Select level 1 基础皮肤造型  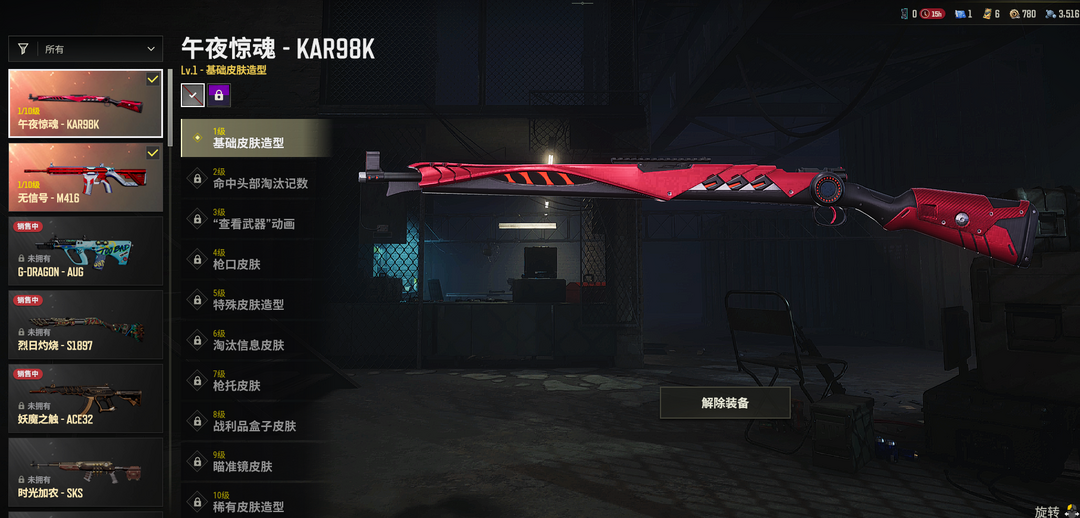[256, 138]
